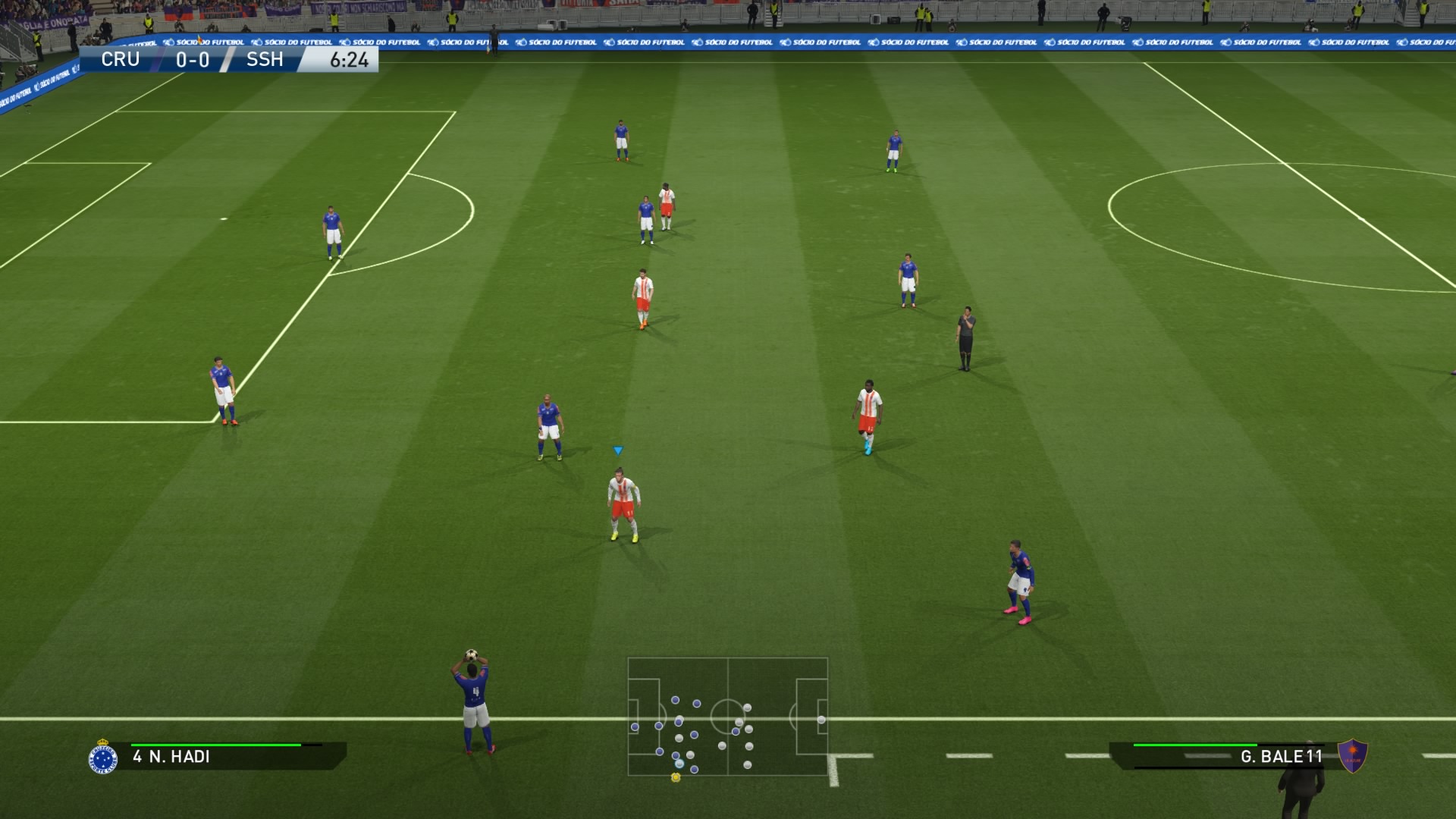The height and width of the screenshot is (819, 1456).
Task: Click the referee standing on the pitch
Action: pos(965,334)
